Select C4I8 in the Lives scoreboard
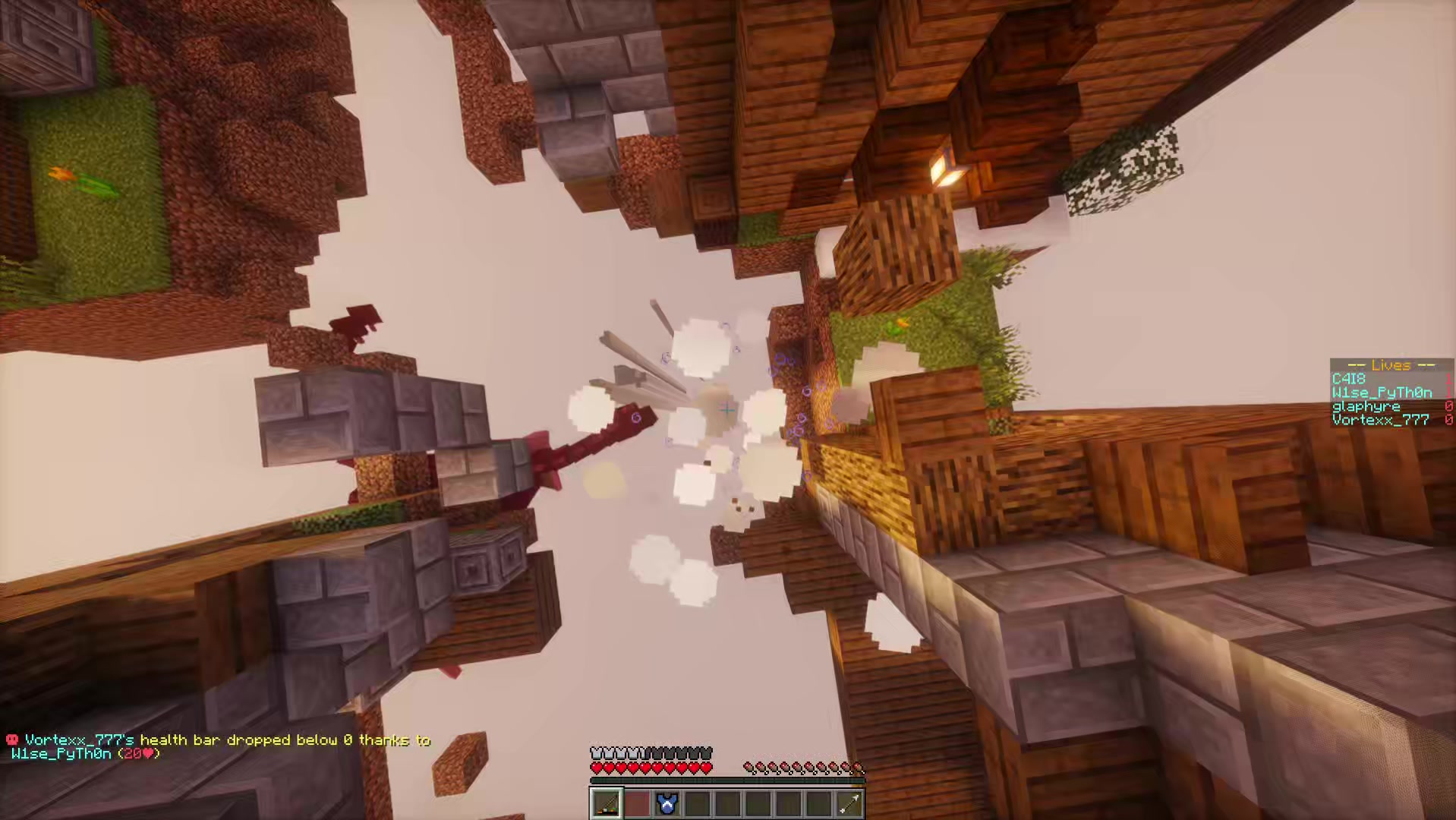Screen dimensions: 1456x820 pos(1349,379)
